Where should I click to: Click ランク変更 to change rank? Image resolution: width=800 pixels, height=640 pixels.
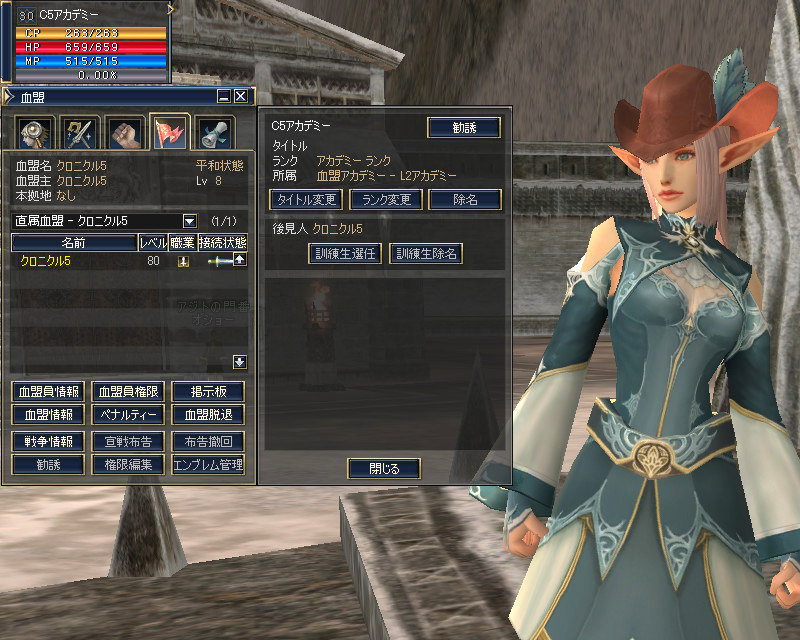386,199
